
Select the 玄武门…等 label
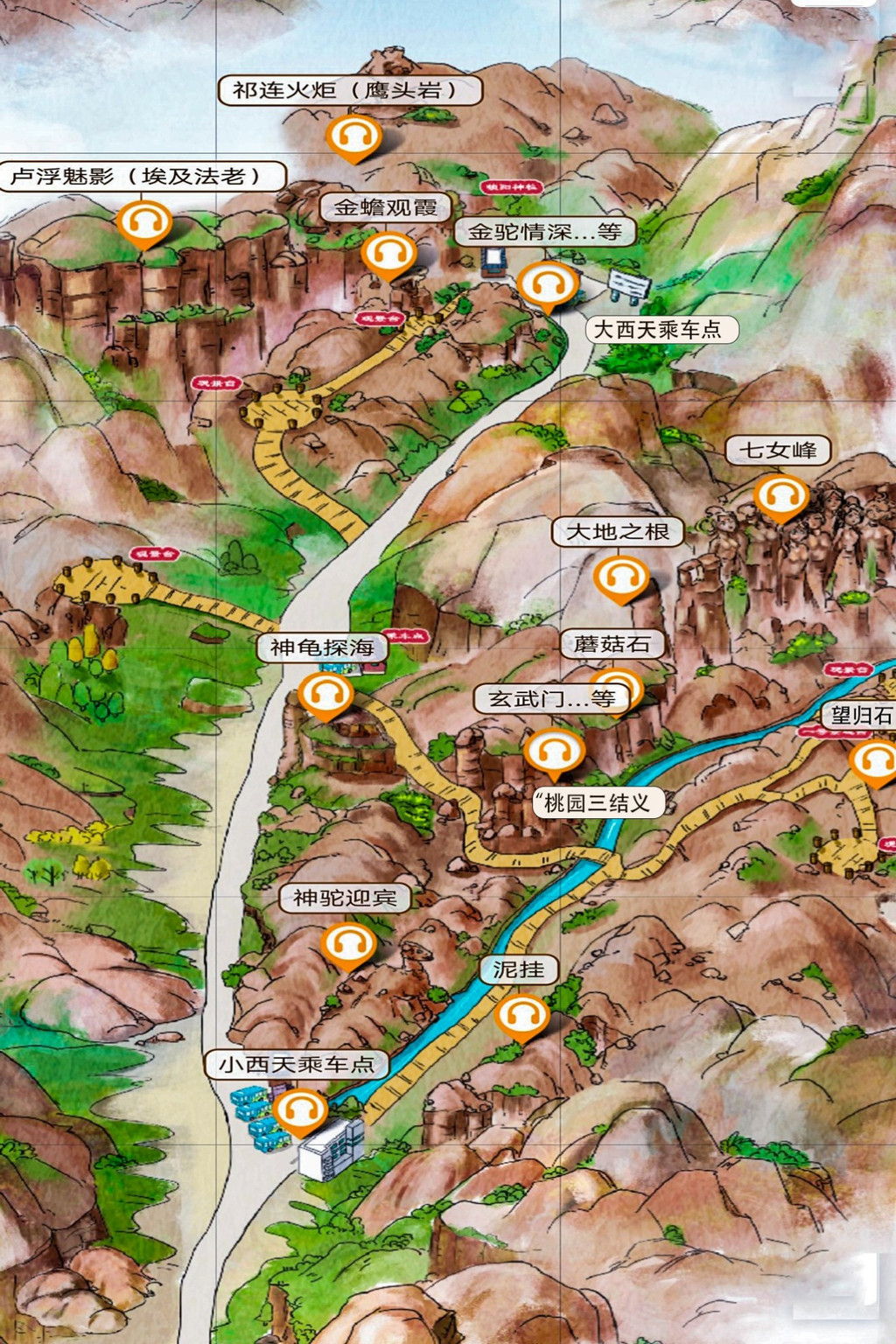point(552,699)
